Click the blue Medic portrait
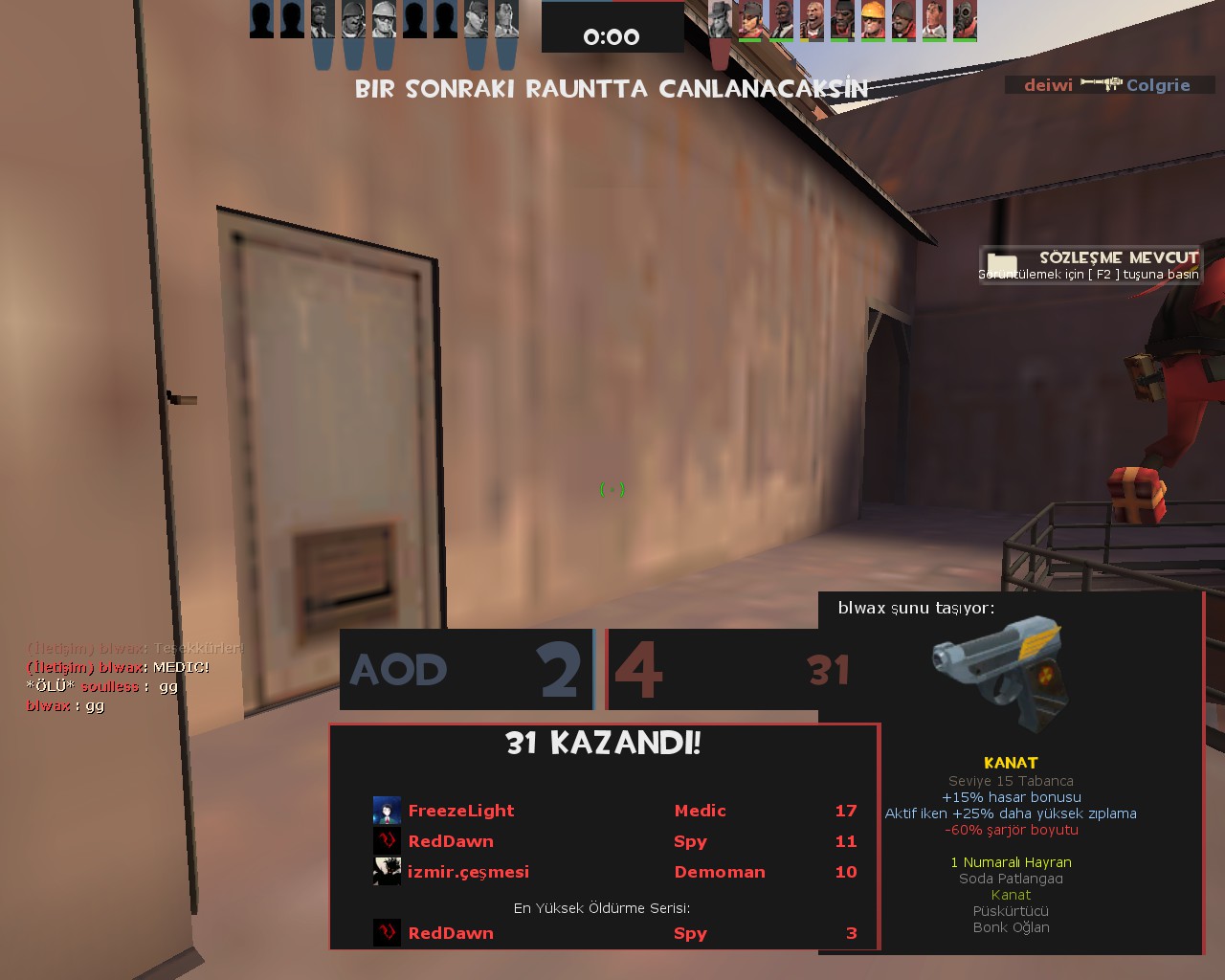The image size is (1225, 980). click(x=506, y=19)
